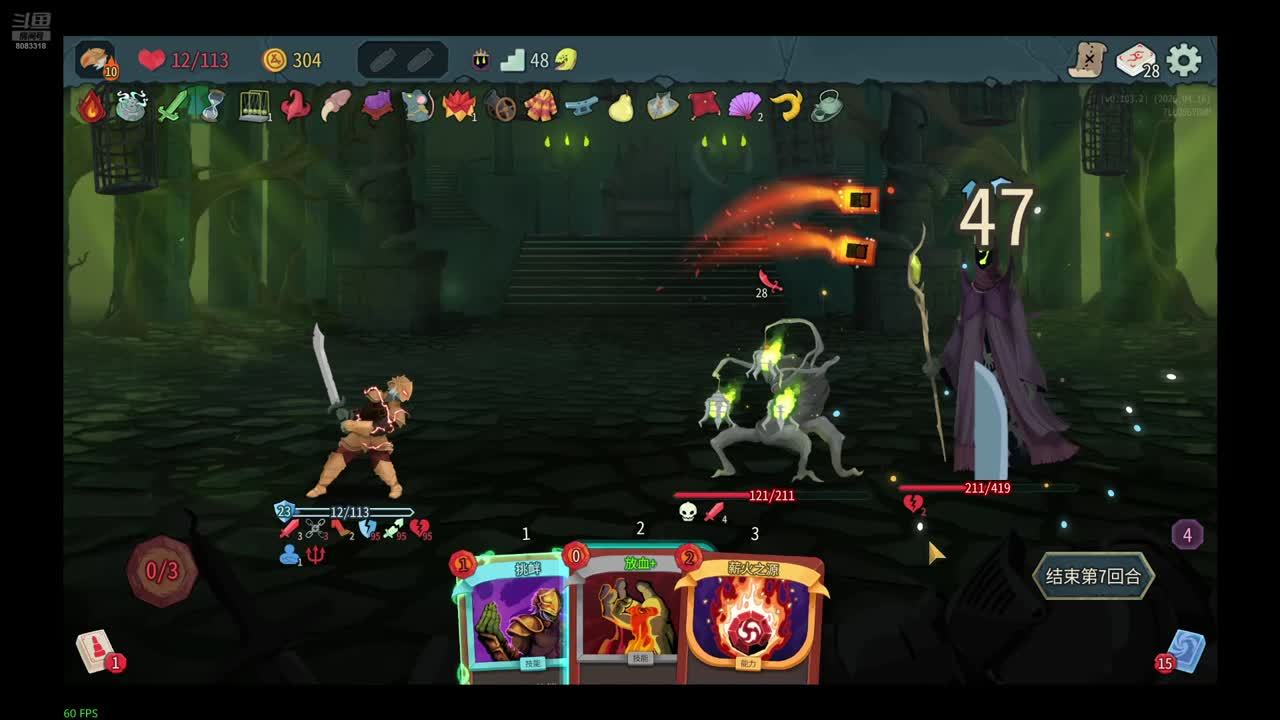Inspect the yellow pear relic
The height and width of the screenshot is (720, 1280).
coord(621,106)
